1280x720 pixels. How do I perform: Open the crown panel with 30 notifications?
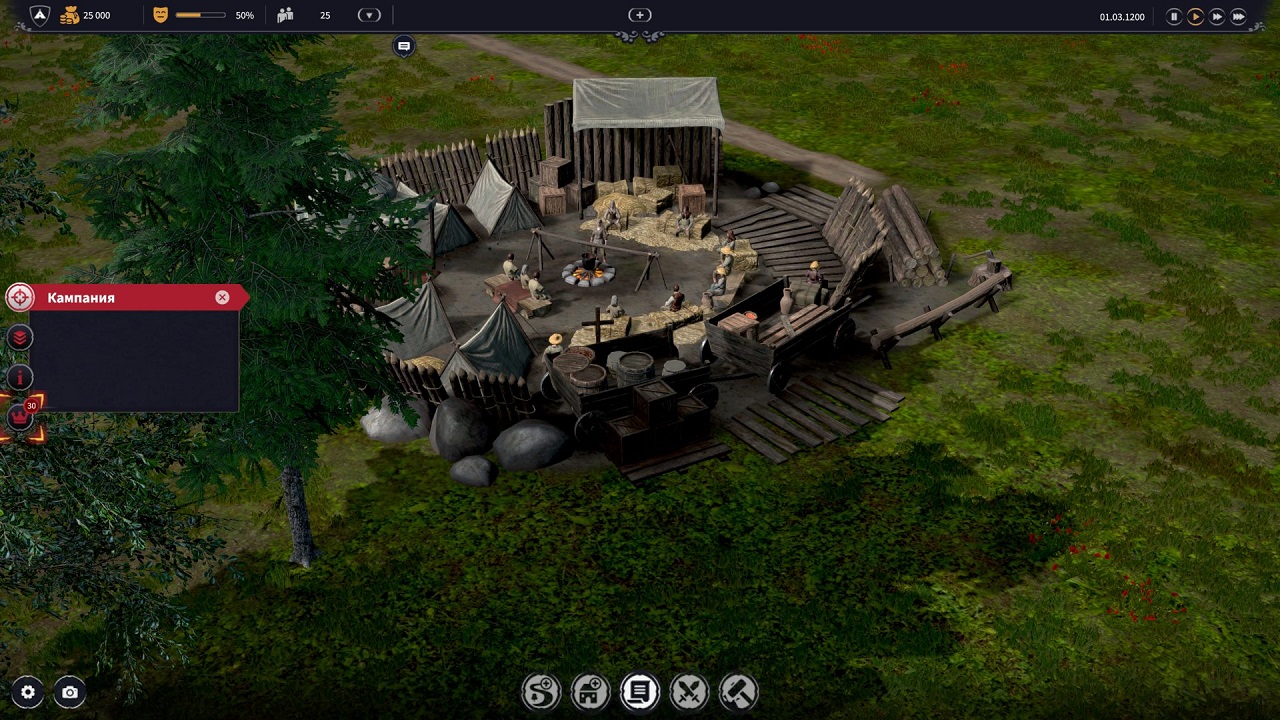18,416
